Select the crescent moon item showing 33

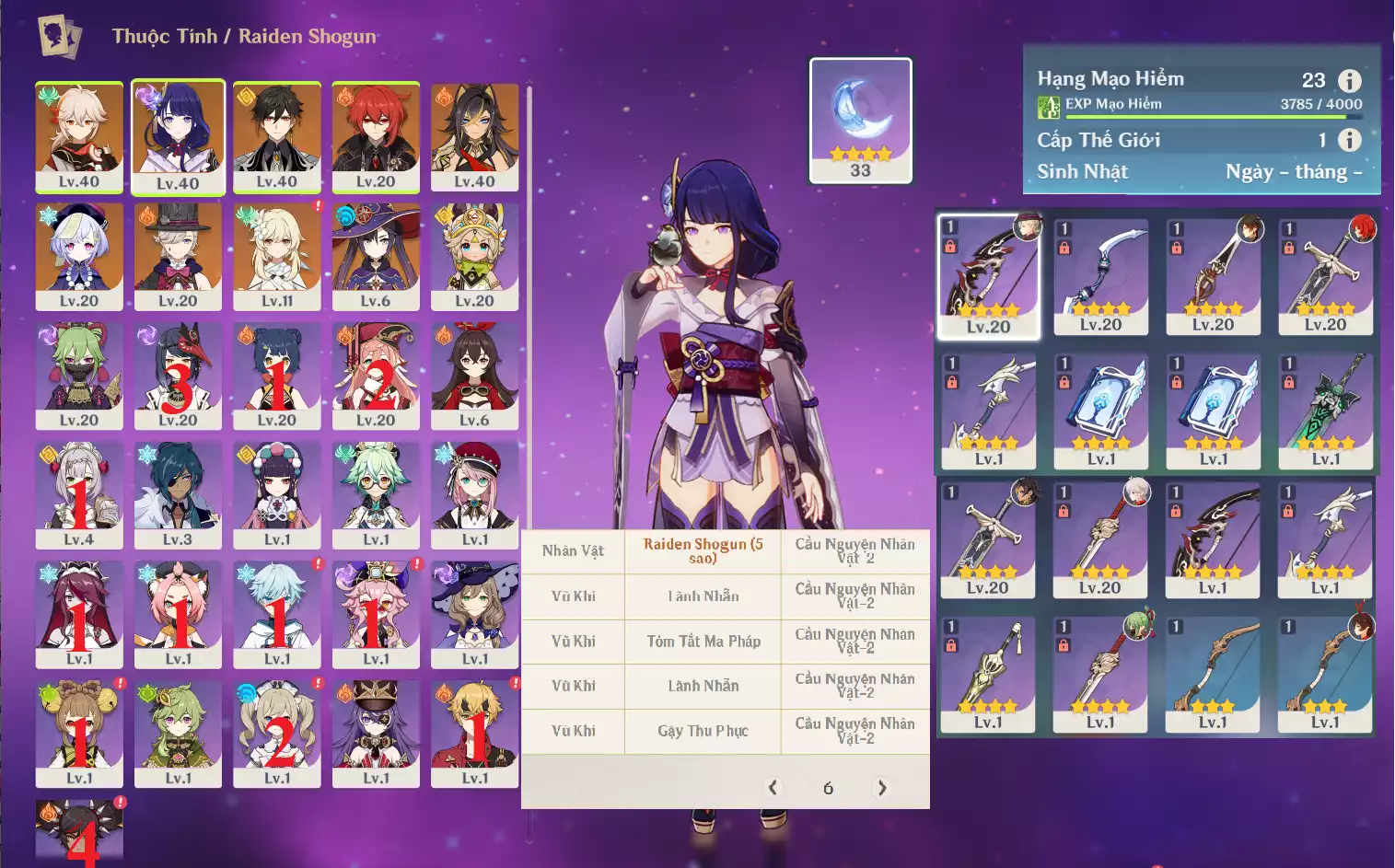click(x=860, y=120)
